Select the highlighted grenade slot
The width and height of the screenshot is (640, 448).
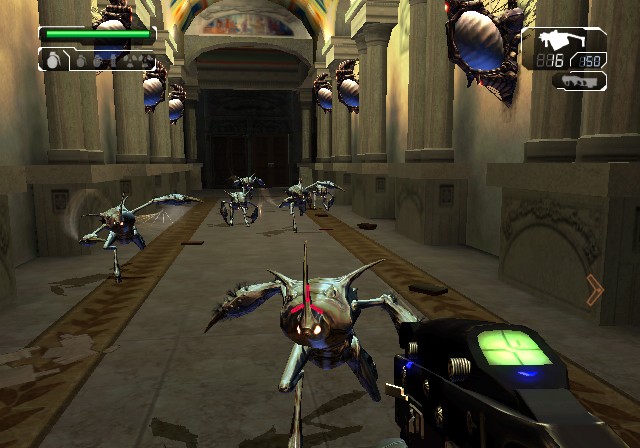tap(54, 59)
